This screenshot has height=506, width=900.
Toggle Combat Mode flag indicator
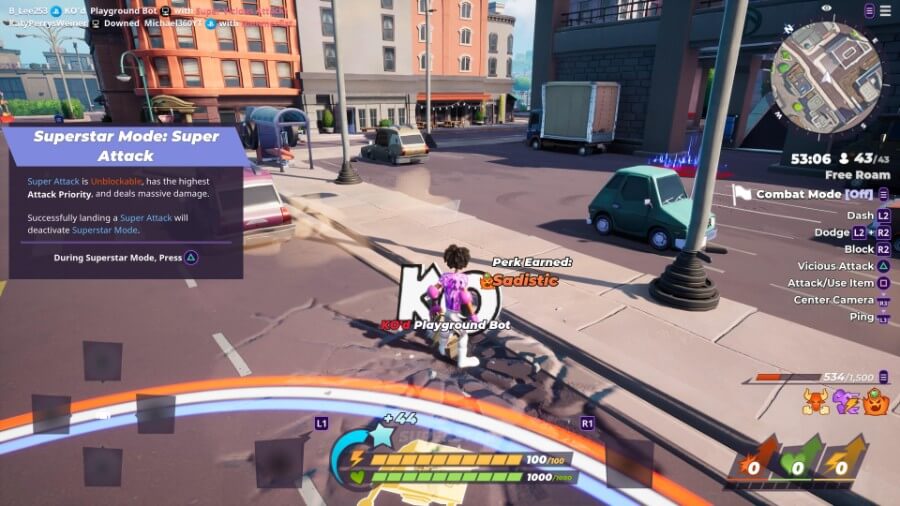(x=742, y=194)
